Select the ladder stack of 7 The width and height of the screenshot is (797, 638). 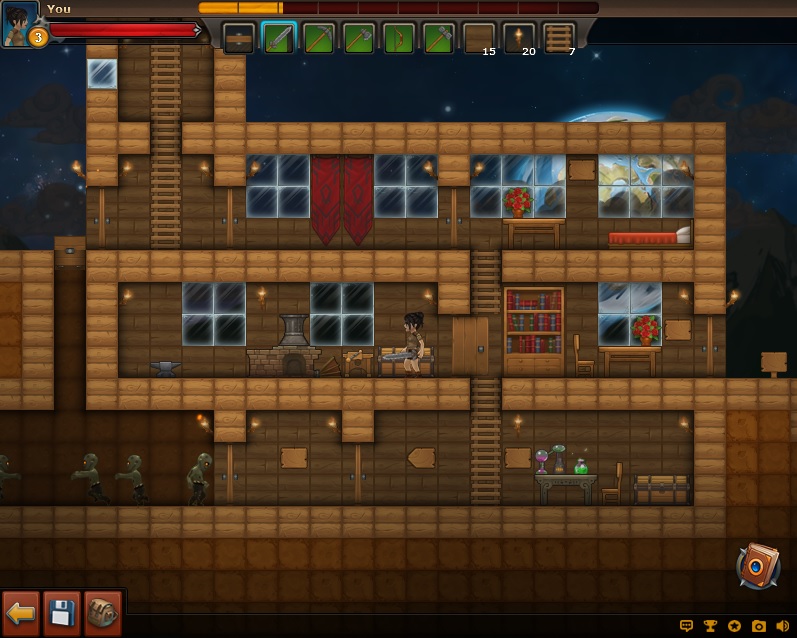pos(559,38)
